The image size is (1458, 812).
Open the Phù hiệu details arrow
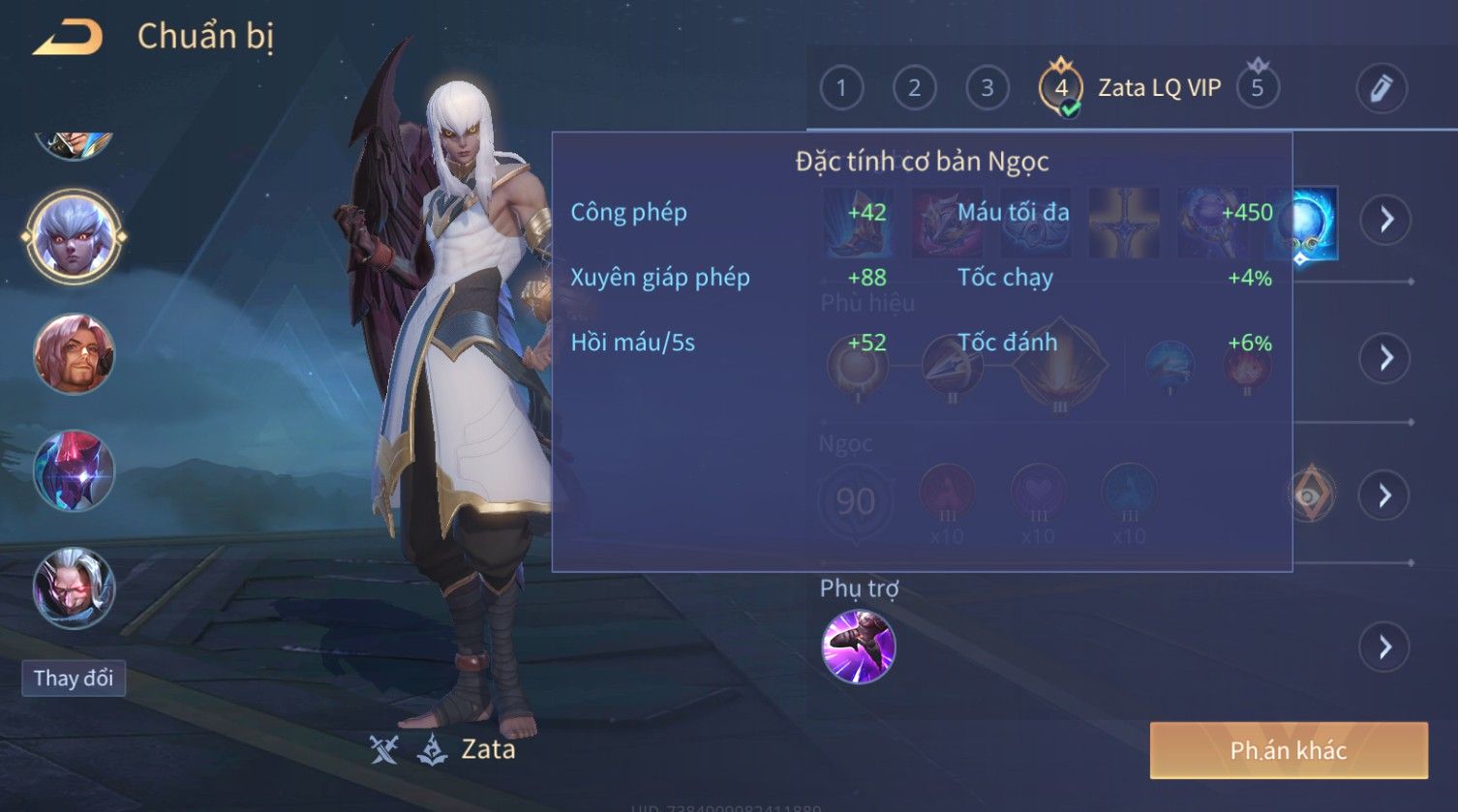pos(1385,358)
